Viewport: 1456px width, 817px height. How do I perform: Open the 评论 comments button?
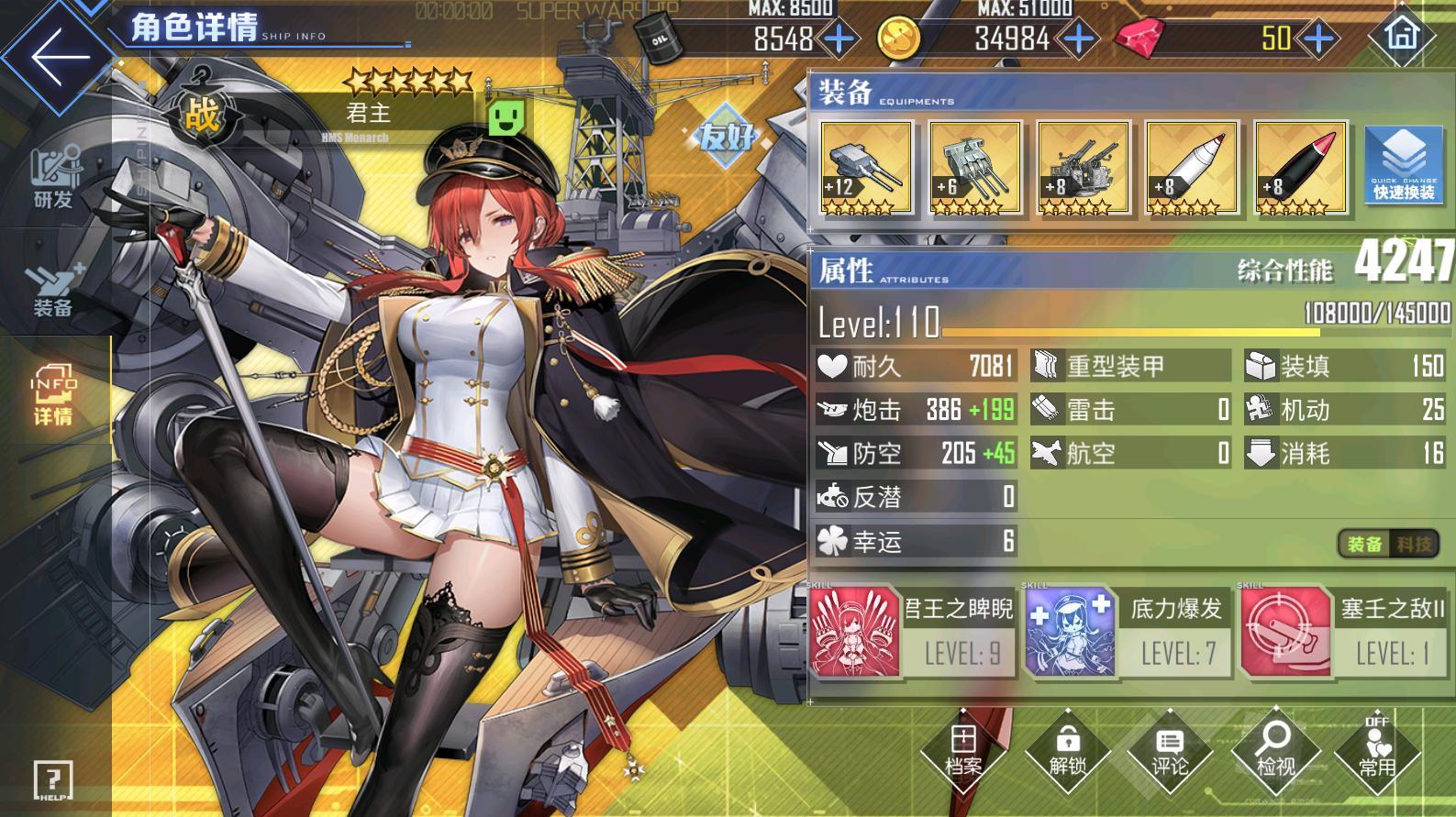point(1170,752)
